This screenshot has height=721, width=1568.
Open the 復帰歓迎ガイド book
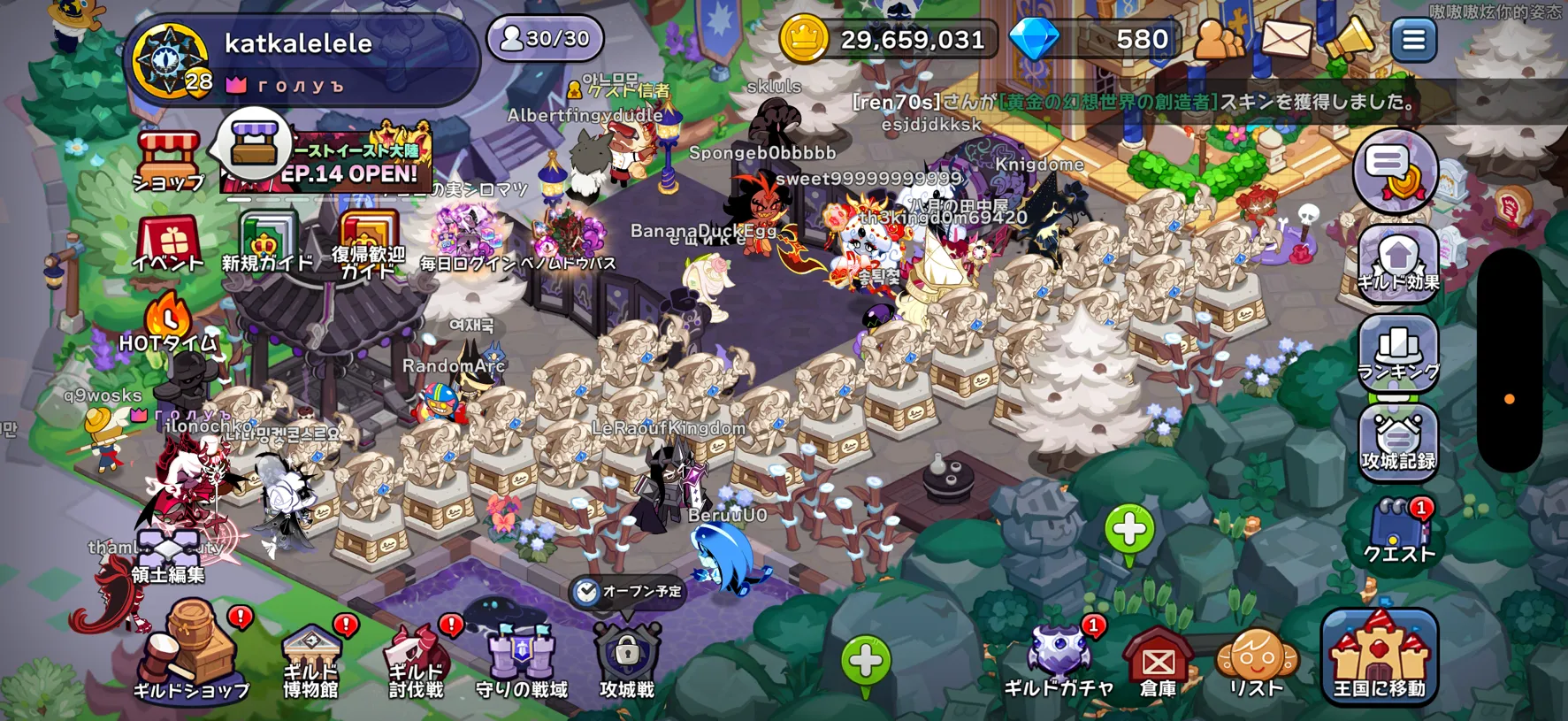click(x=368, y=244)
